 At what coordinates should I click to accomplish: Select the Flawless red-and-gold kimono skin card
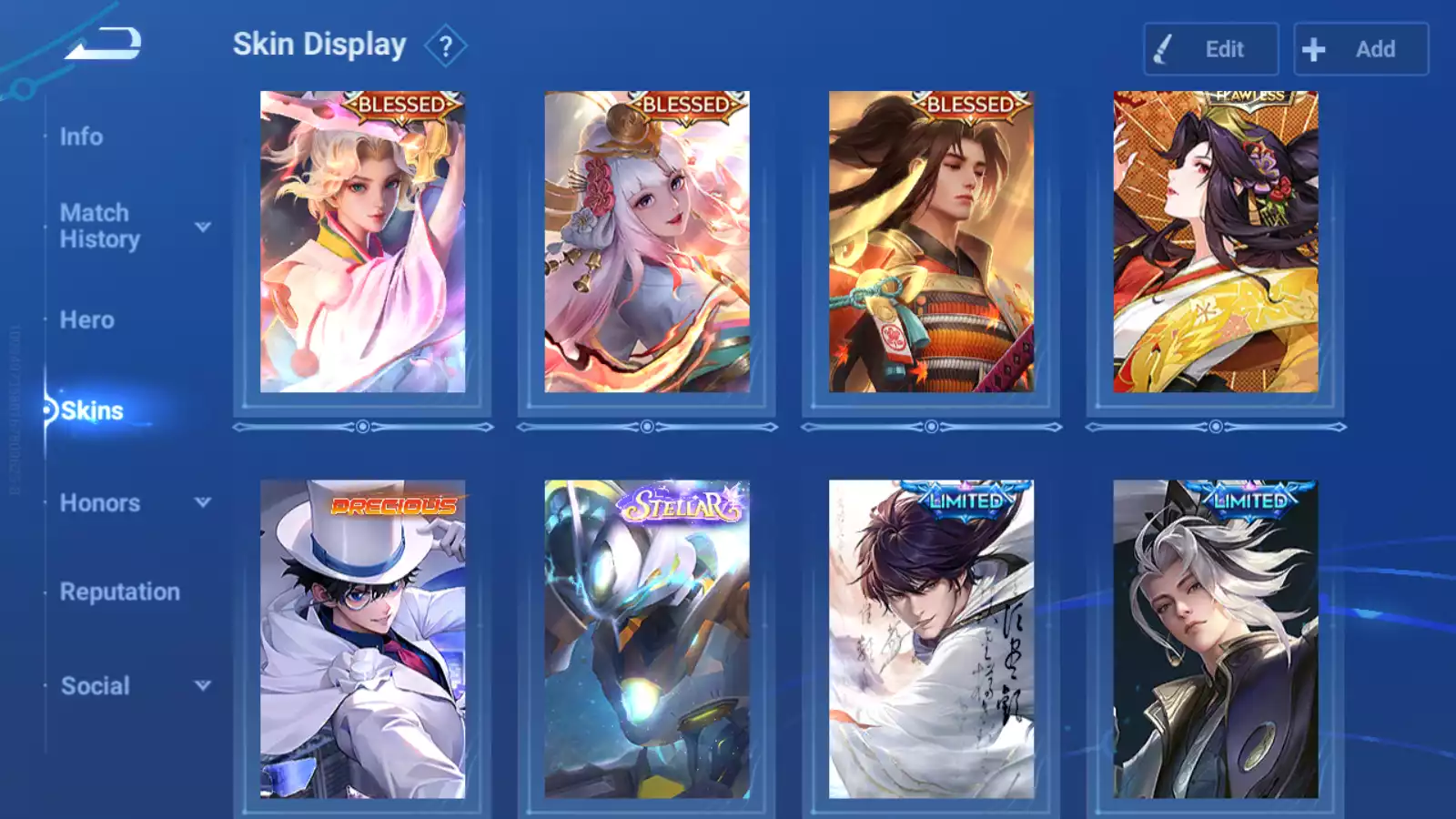click(1215, 242)
